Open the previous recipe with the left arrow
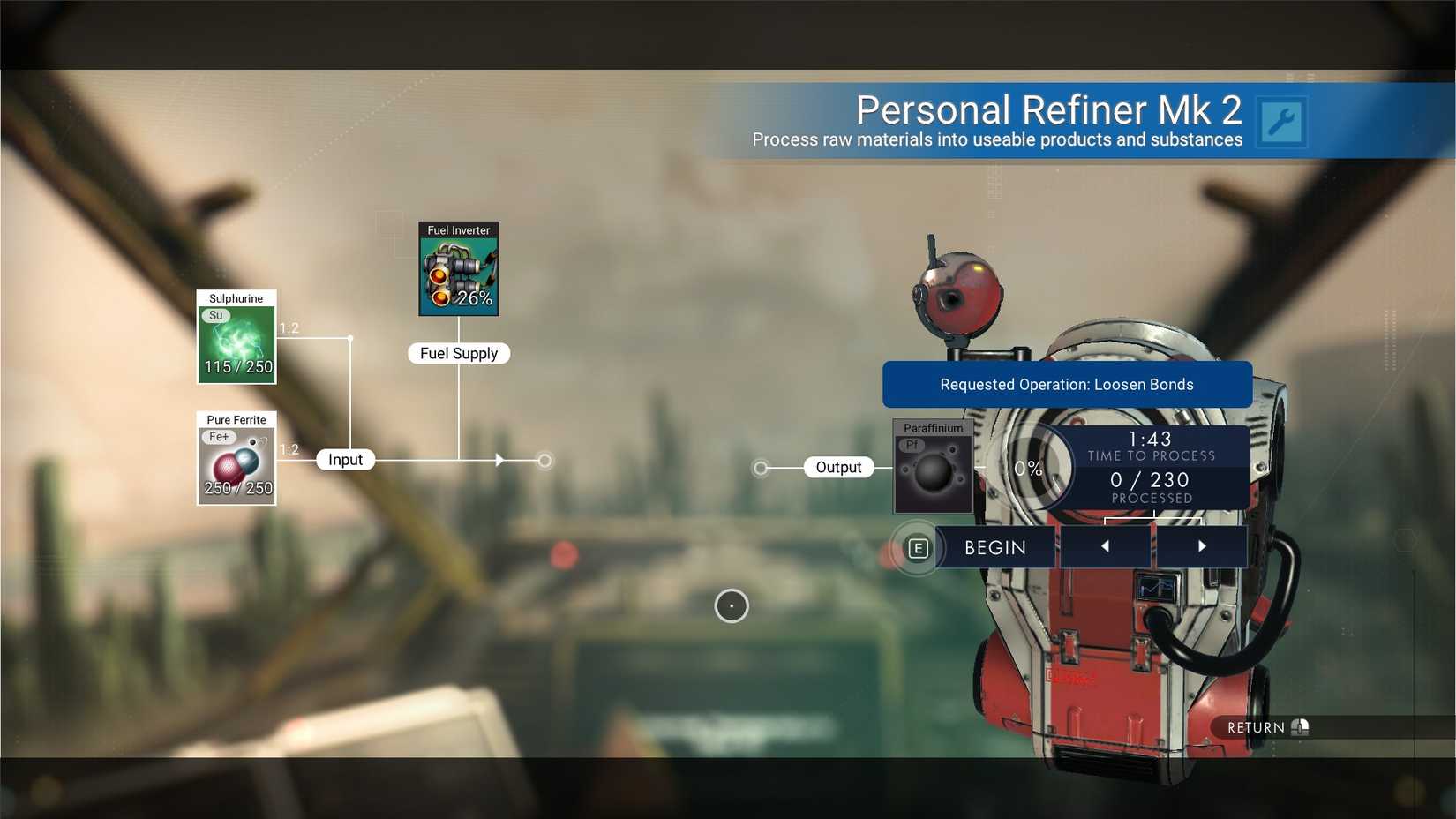The image size is (1456, 819). tap(1105, 546)
